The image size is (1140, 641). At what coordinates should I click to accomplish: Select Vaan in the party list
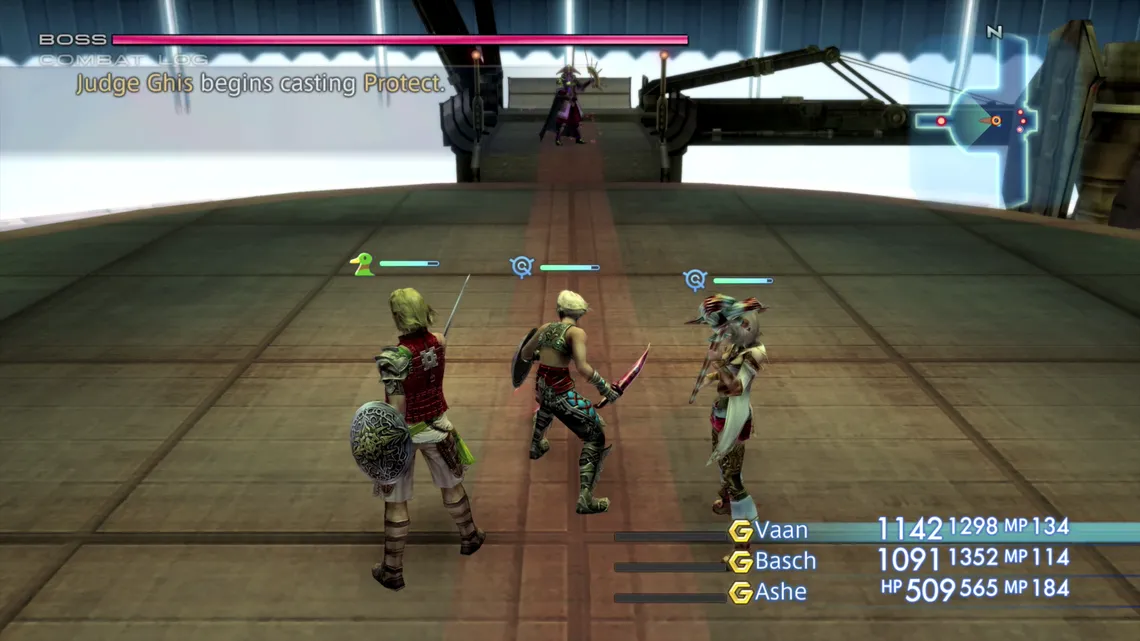click(781, 530)
